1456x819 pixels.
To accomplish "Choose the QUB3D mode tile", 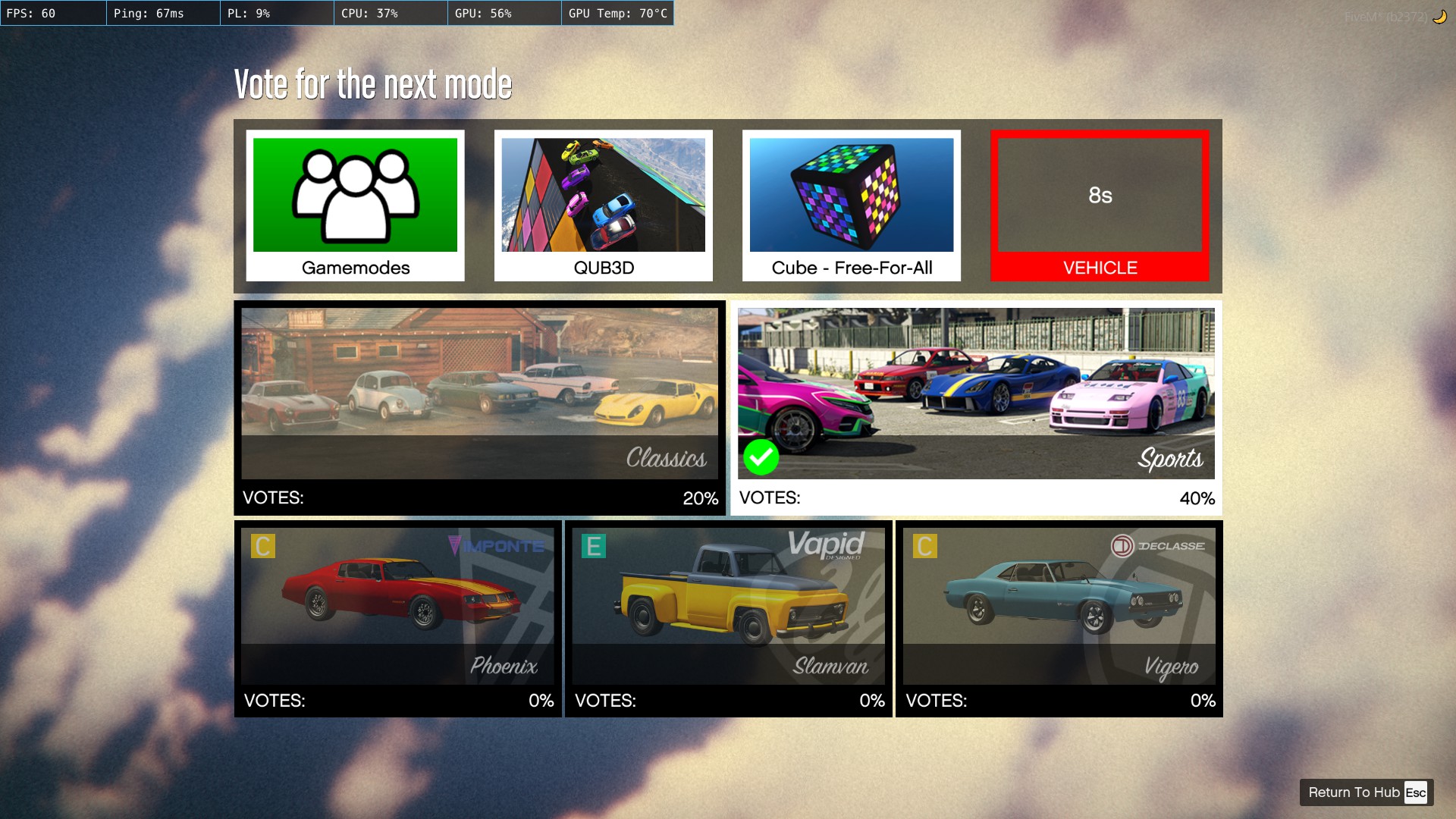I will pyautogui.click(x=604, y=206).
